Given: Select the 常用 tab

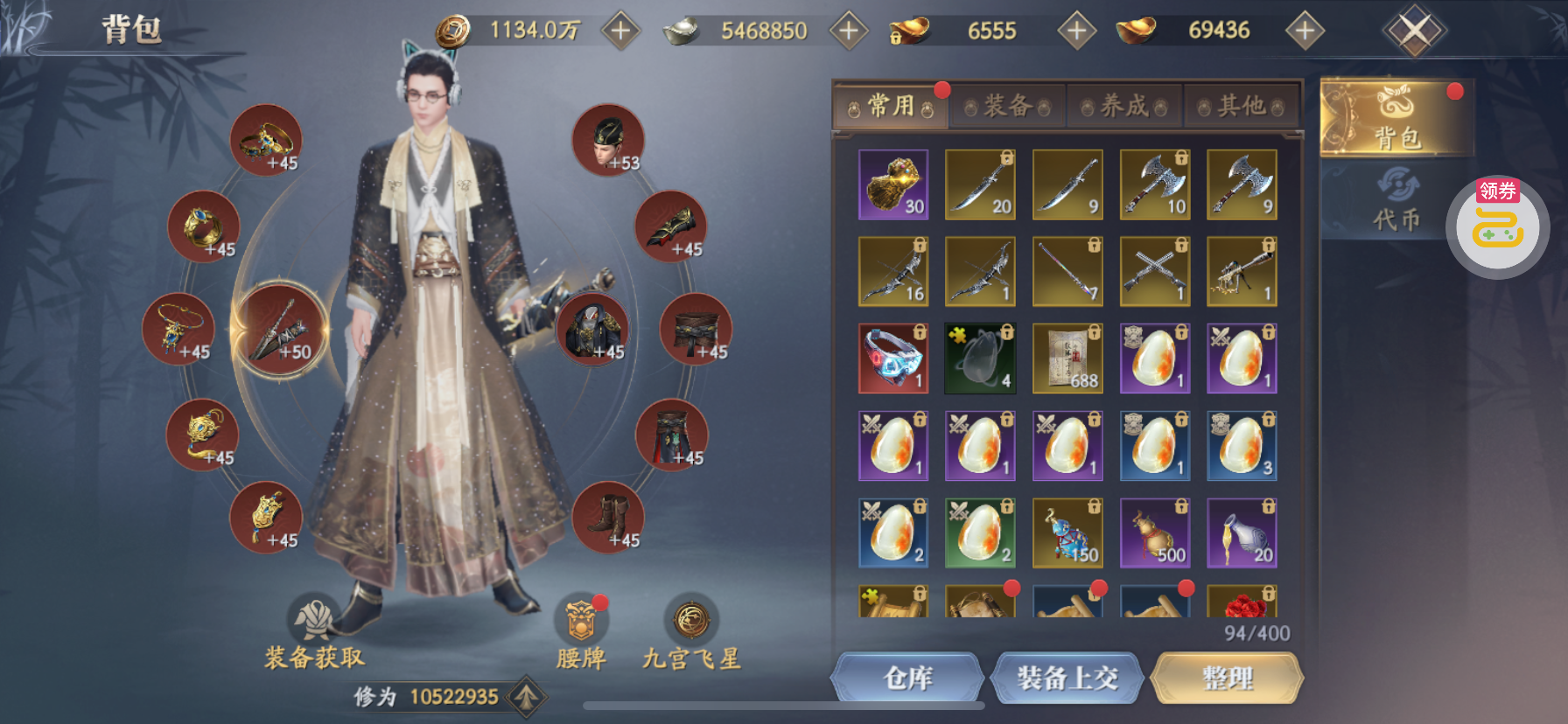Looking at the screenshot, I should coord(891,107).
